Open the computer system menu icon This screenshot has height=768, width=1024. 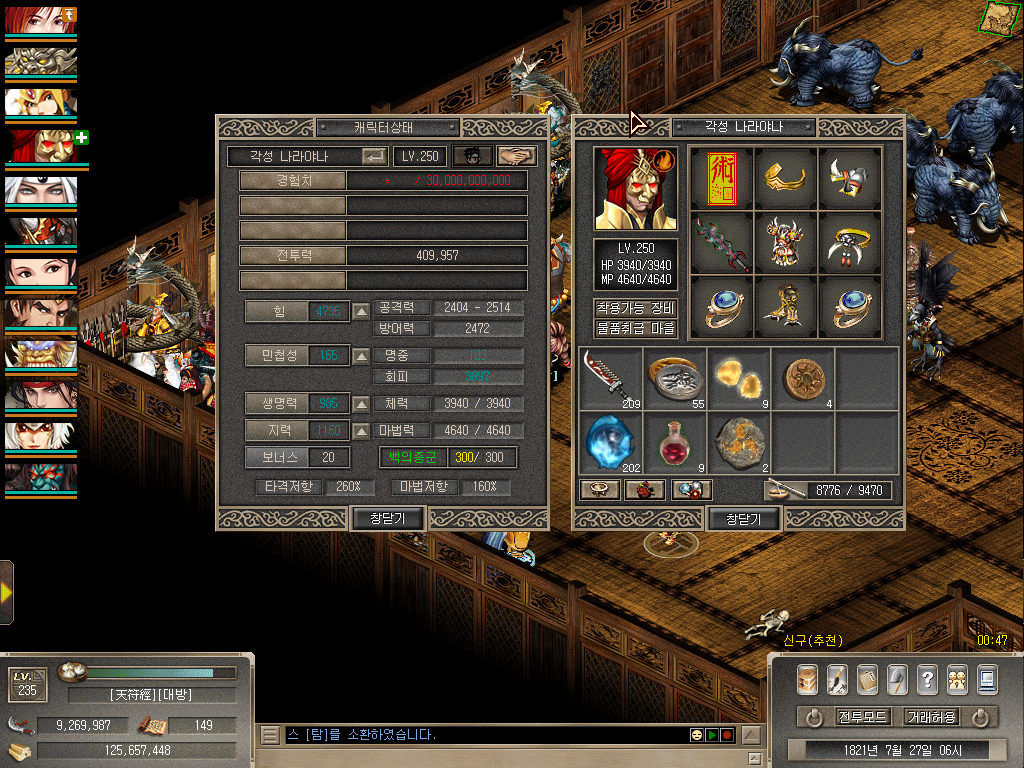click(x=987, y=680)
